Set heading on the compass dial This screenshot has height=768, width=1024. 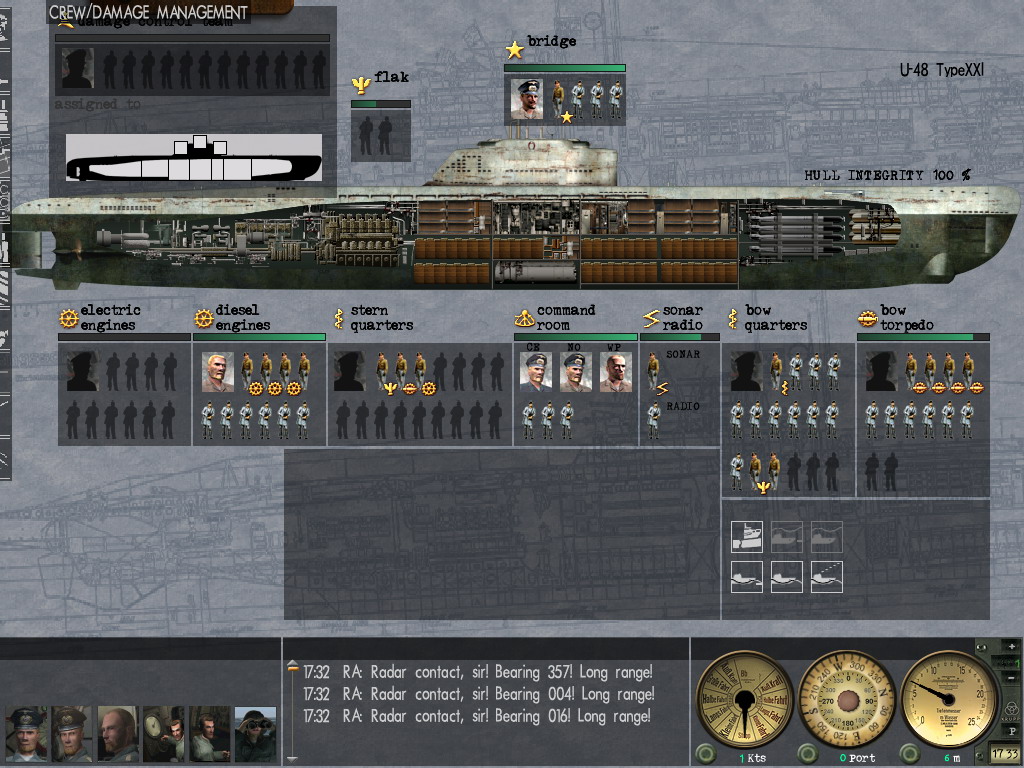pyautogui.click(x=847, y=698)
